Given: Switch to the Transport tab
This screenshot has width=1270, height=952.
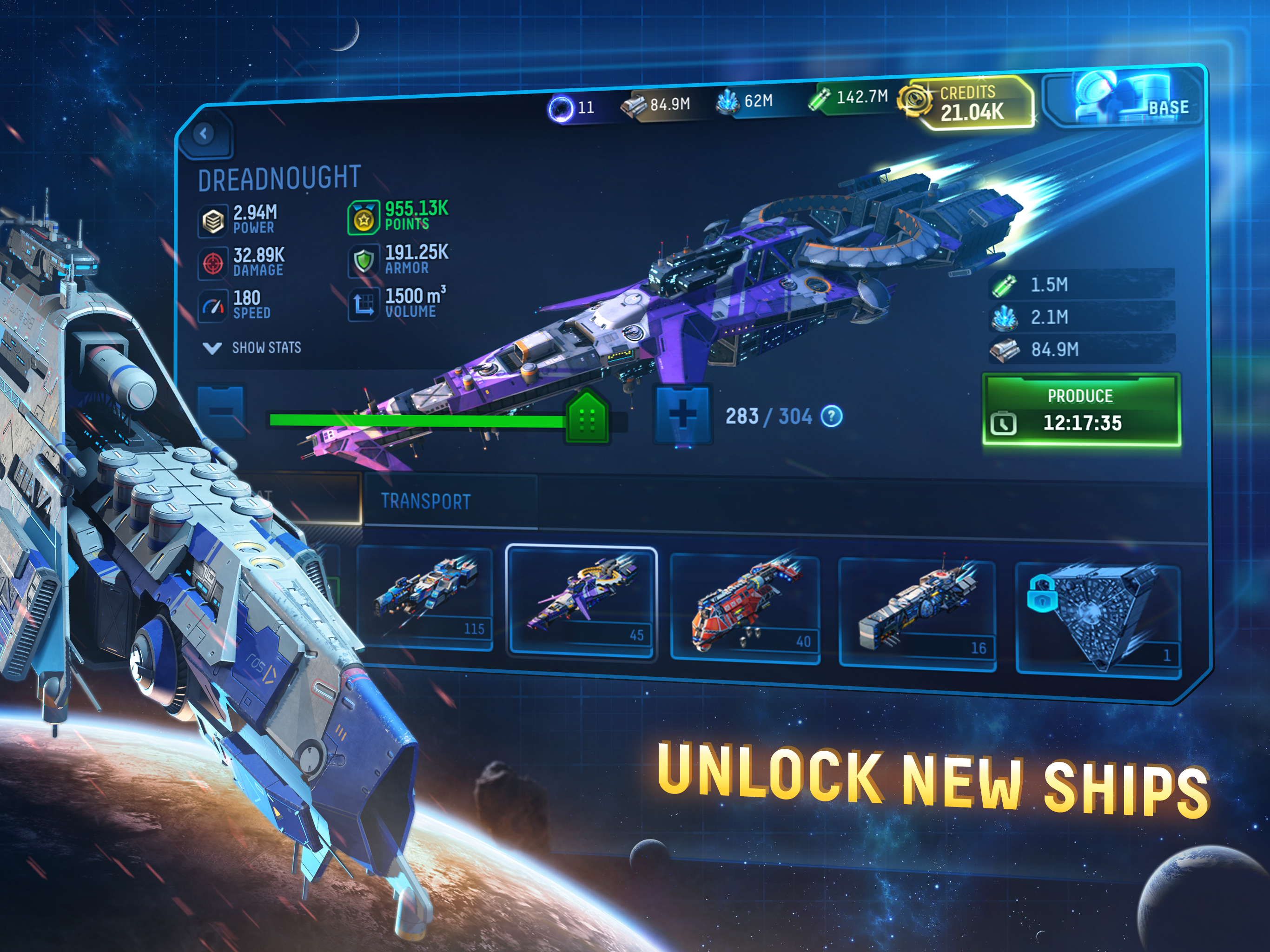Looking at the screenshot, I should tap(426, 501).
